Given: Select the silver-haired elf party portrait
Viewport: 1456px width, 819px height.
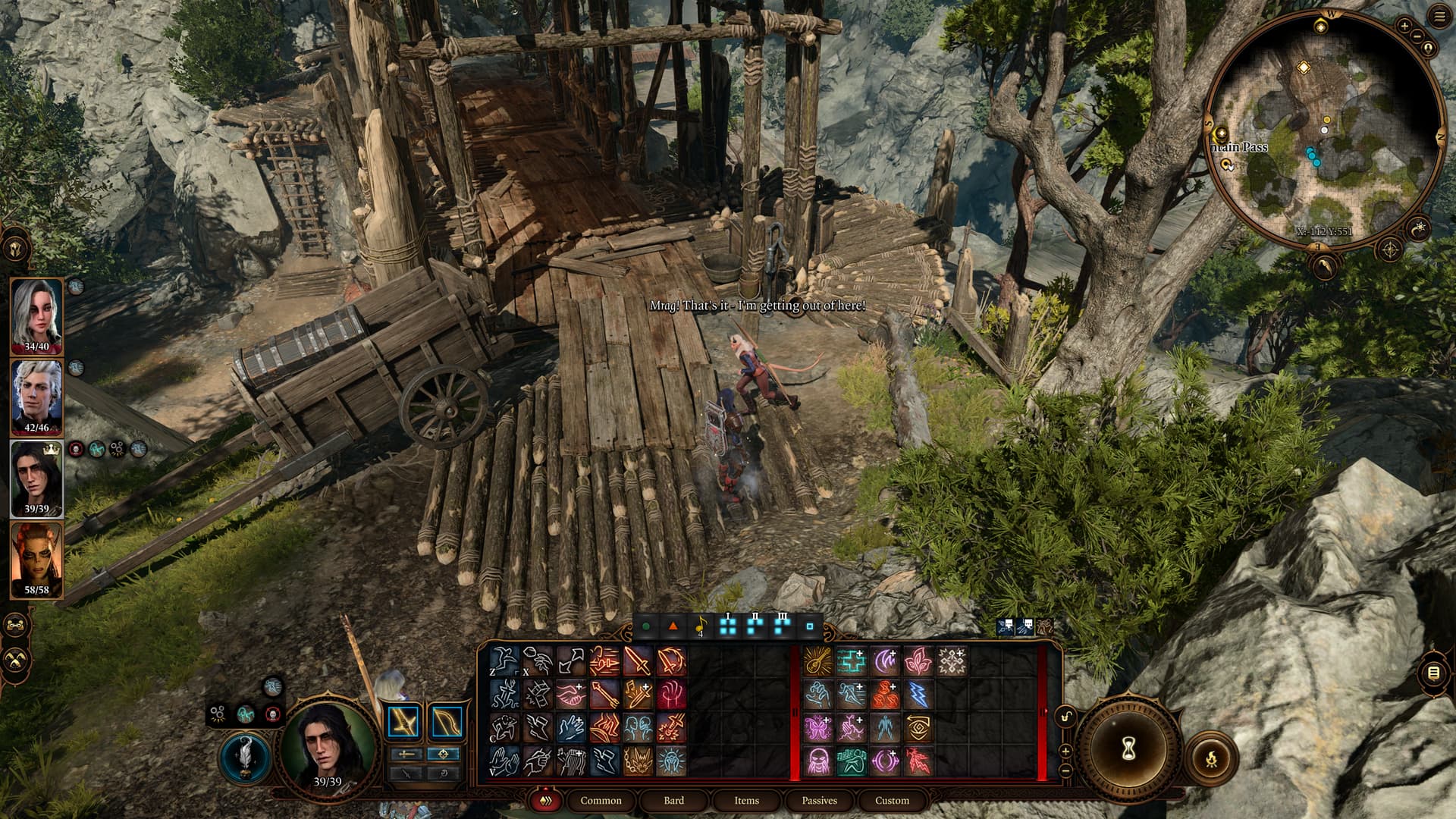Looking at the screenshot, I should pos(36,396).
